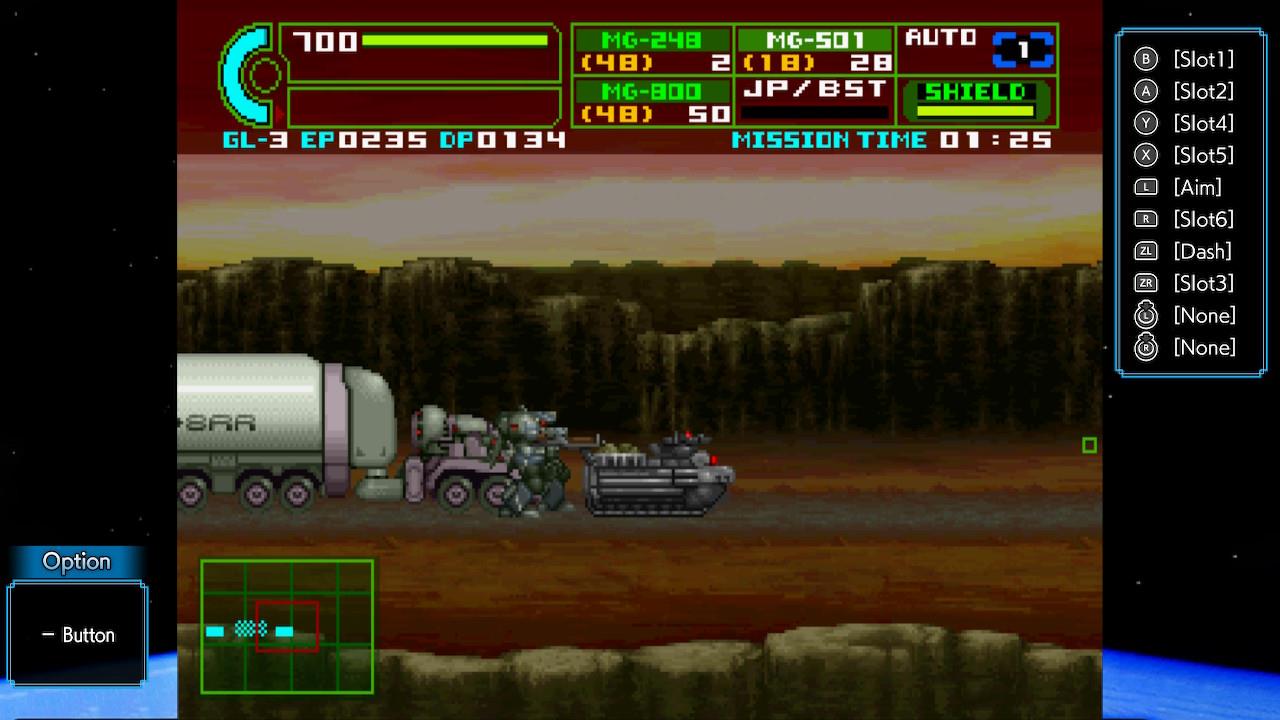Choose the Slot6 control mapping
Screen dimensions: 1280x720
1190,219
